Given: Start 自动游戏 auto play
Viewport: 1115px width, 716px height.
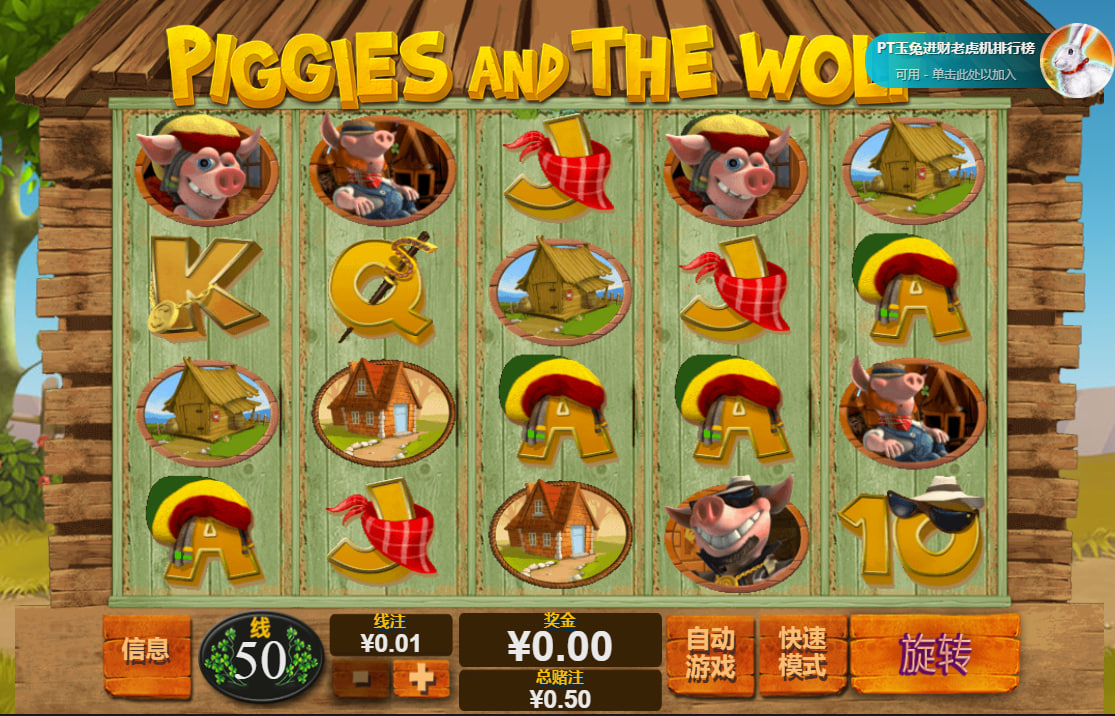Looking at the screenshot, I should coord(710,654).
